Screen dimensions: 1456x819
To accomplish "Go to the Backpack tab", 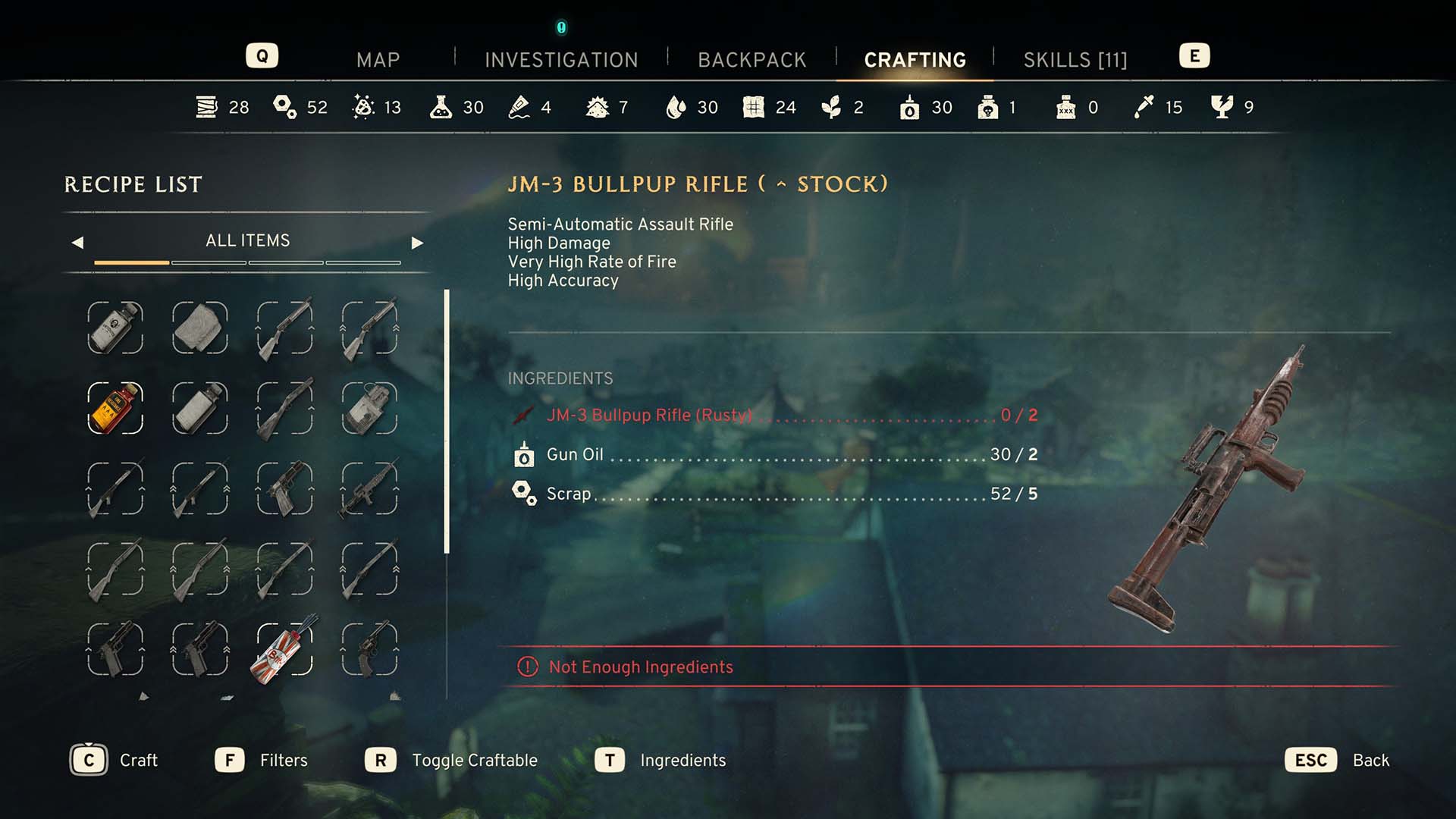I will [x=752, y=60].
